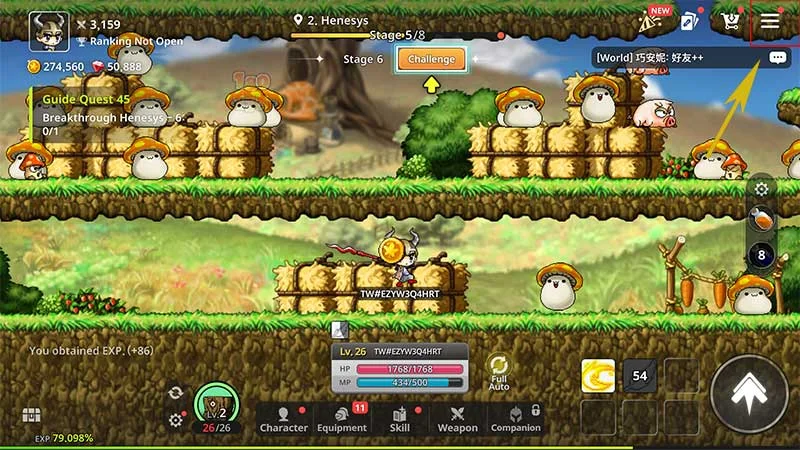Image resolution: width=800 pixels, height=450 pixels.
Task: Open the Weapon menu
Action: tap(457, 418)
